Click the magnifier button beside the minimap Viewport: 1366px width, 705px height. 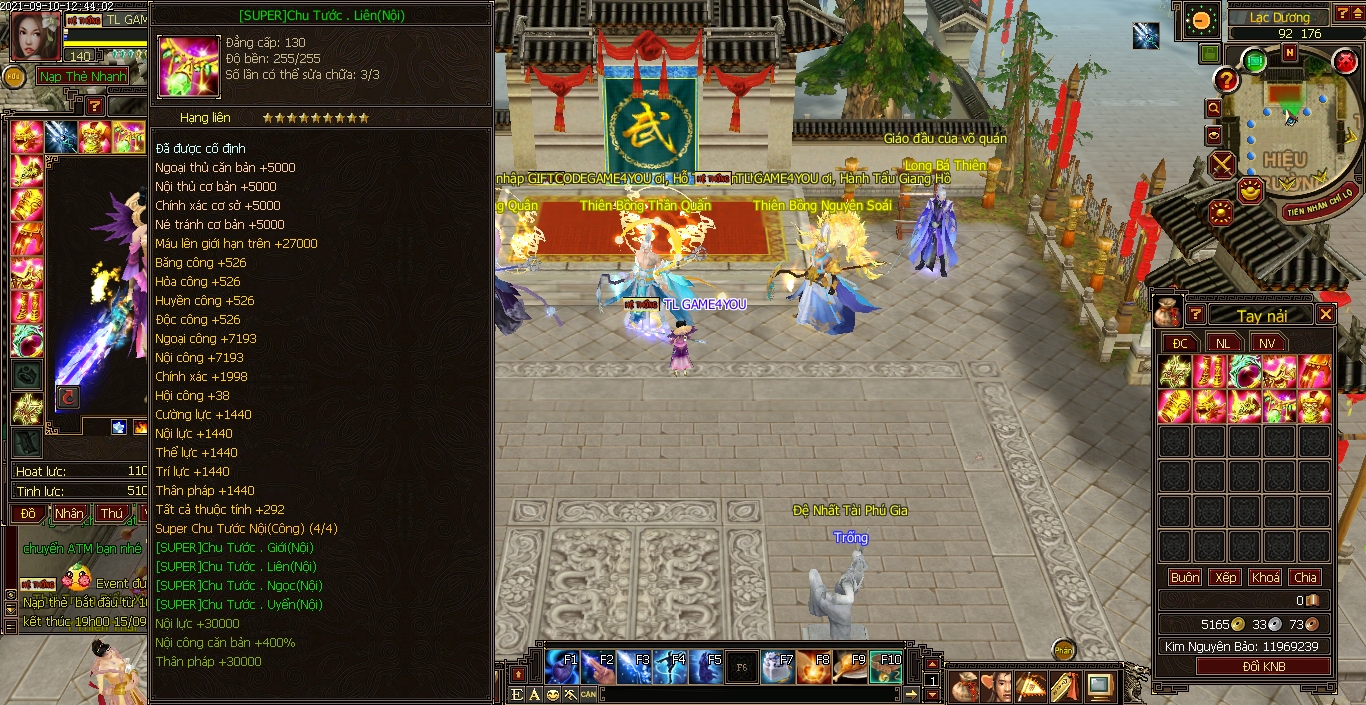(x=1214, y=108)
